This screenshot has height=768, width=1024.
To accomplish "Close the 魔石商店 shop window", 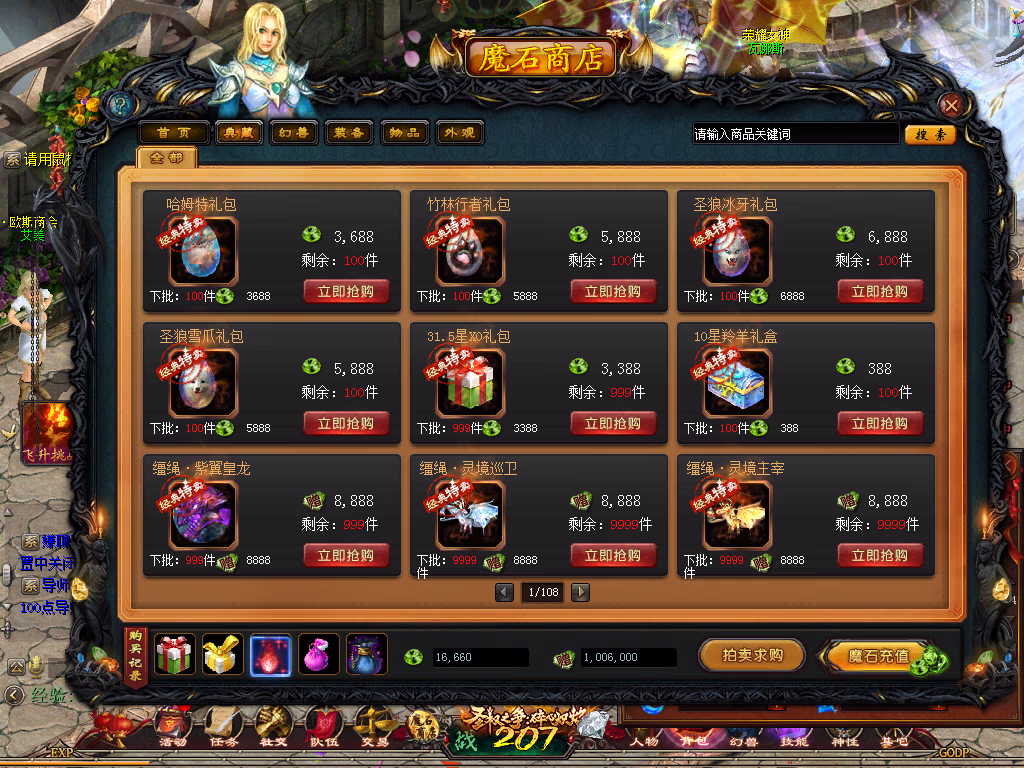I will click(952, 105).
